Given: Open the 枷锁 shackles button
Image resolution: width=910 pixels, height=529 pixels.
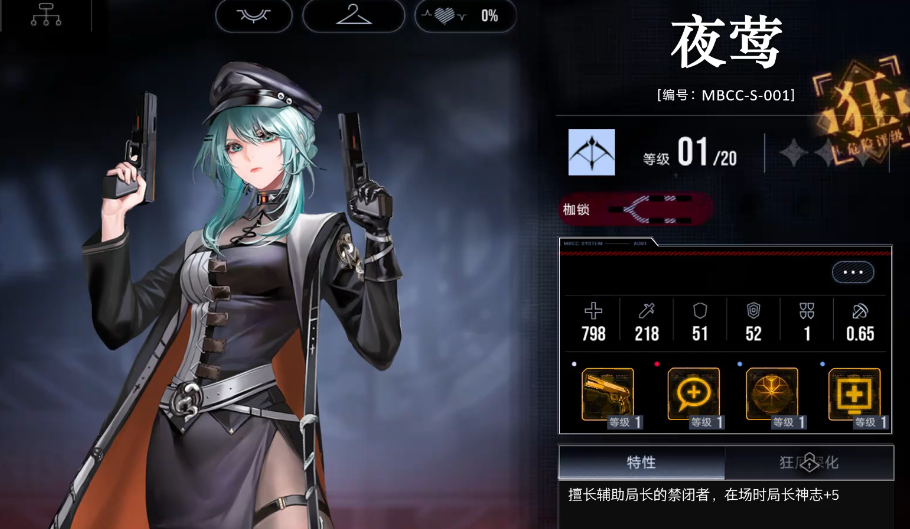Looking at the screenshot, I should 637,209.
